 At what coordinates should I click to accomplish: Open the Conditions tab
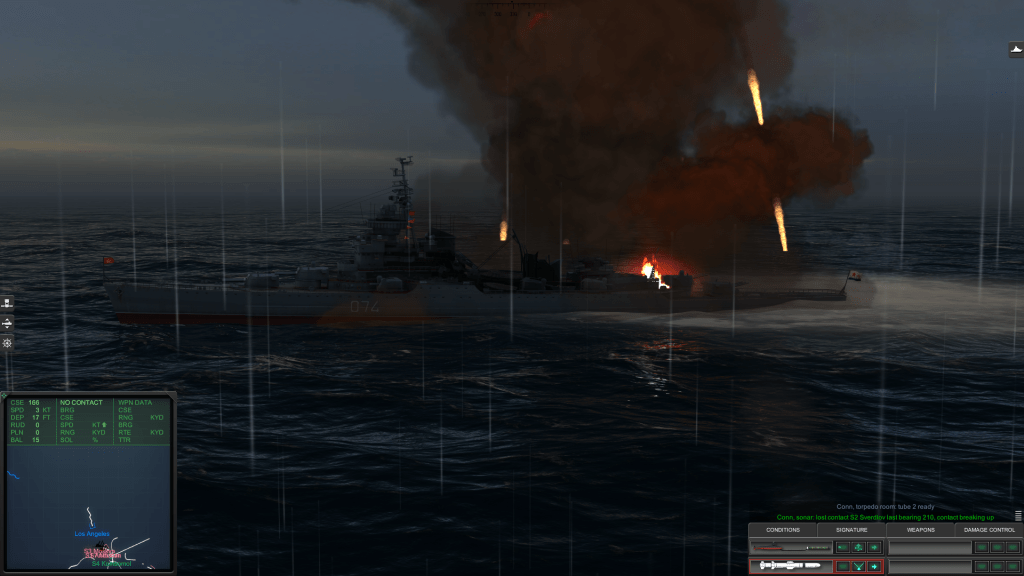[783, 530]
